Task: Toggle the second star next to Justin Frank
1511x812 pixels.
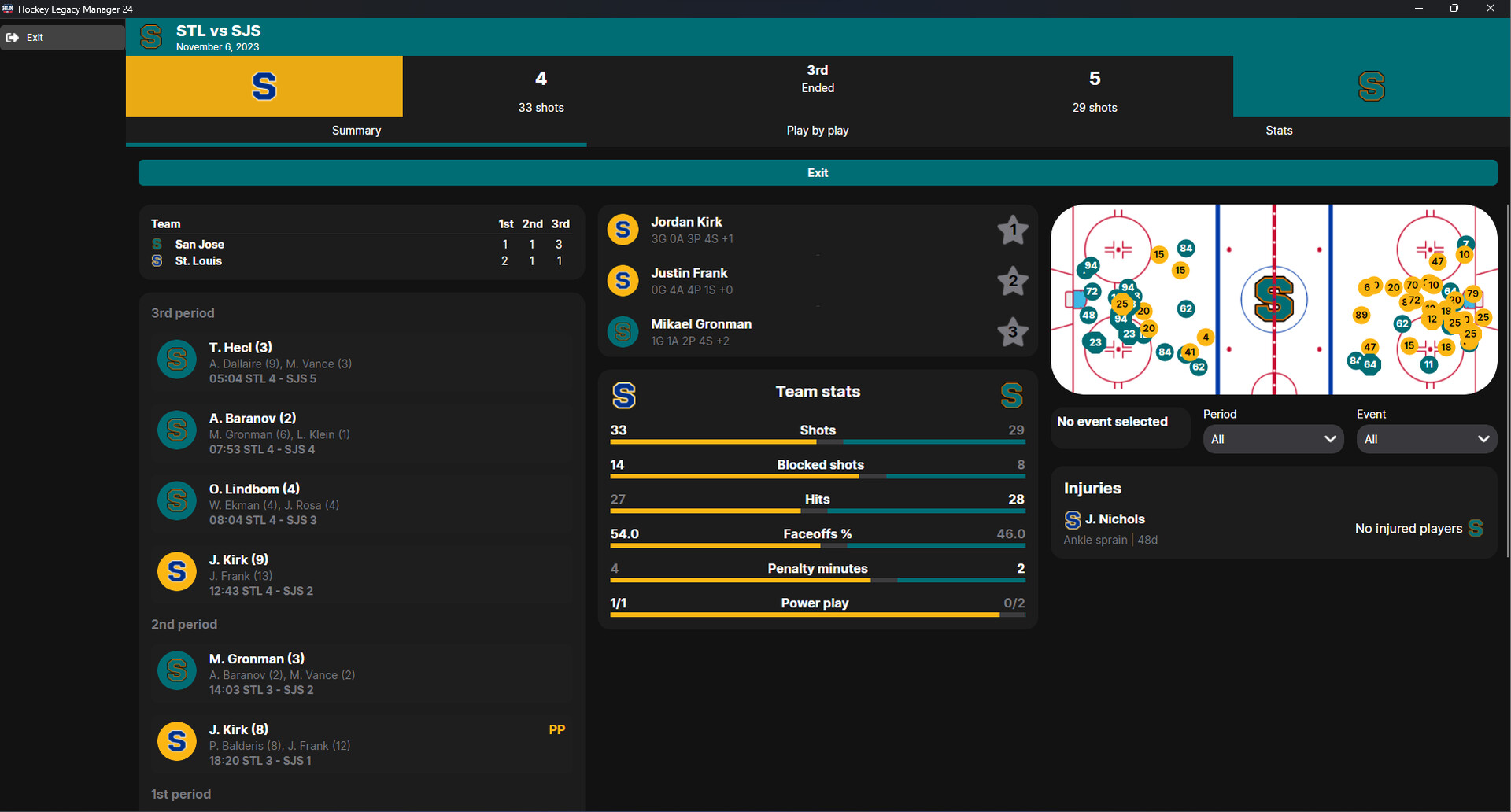Action: point(1012,282)
